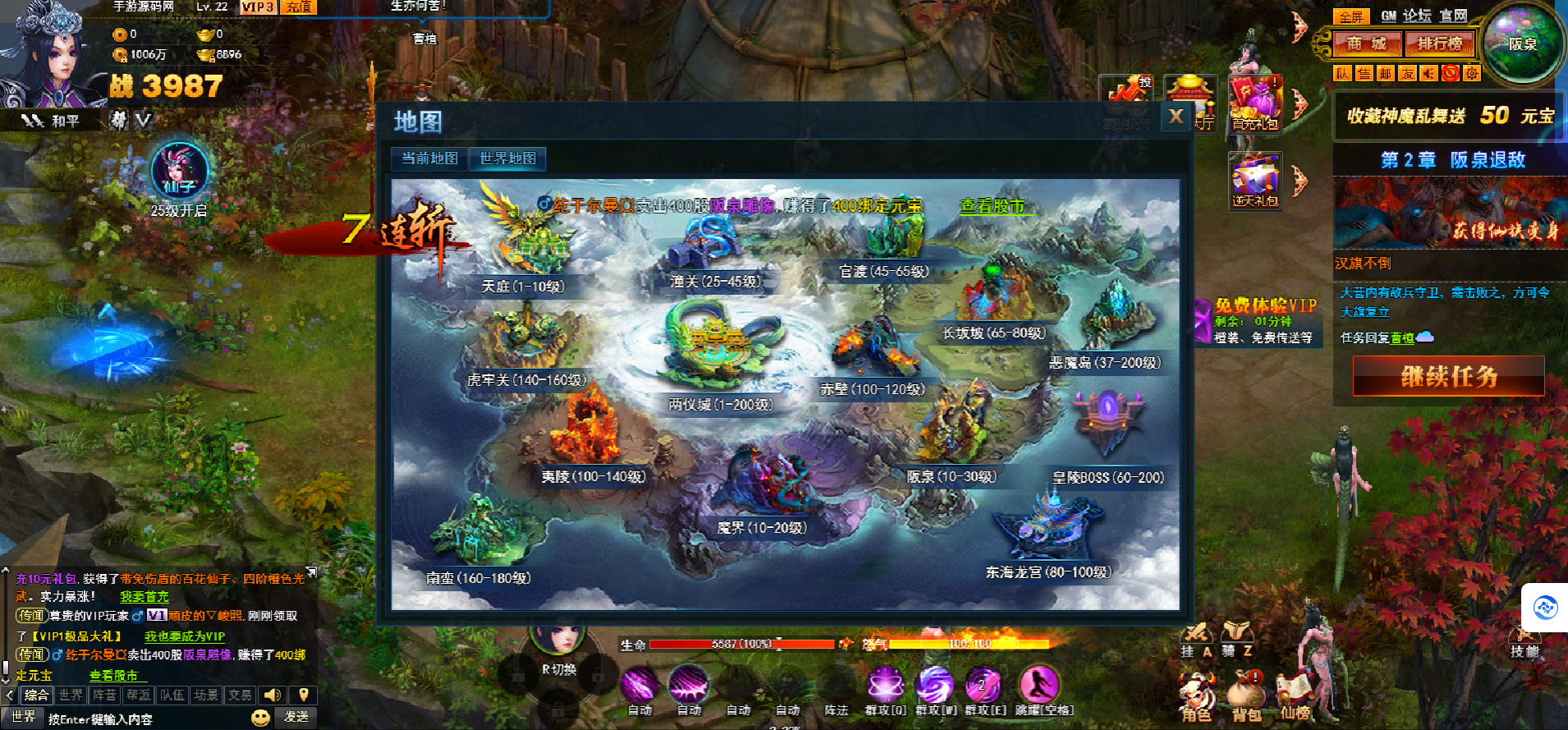Screen dimensions: 1568x730
Task: Pick 东海龙宫 (80-100级) map location
Action: 1048,572
